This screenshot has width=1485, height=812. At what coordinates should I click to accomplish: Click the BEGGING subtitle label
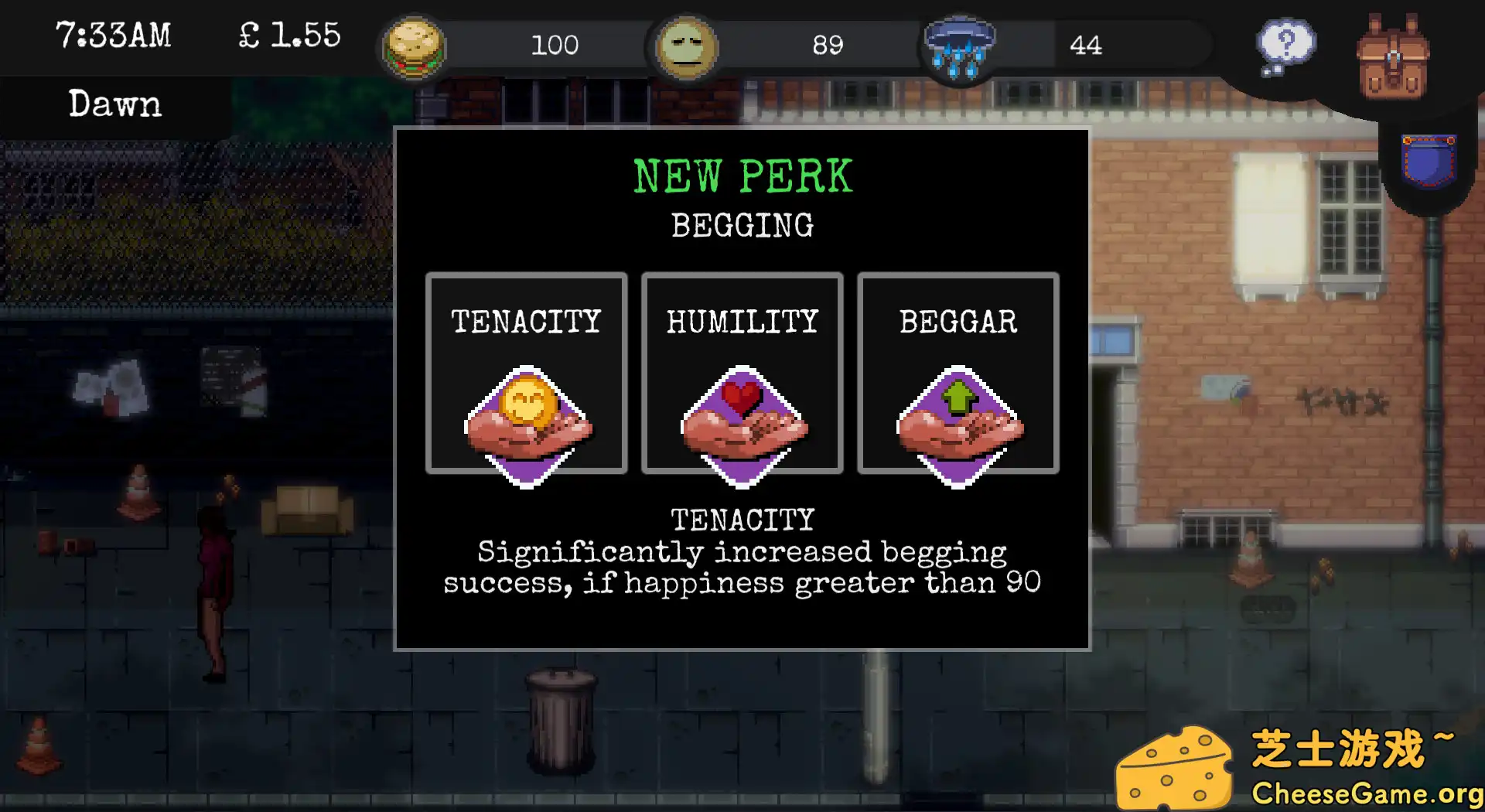click(x=742, y=226)
